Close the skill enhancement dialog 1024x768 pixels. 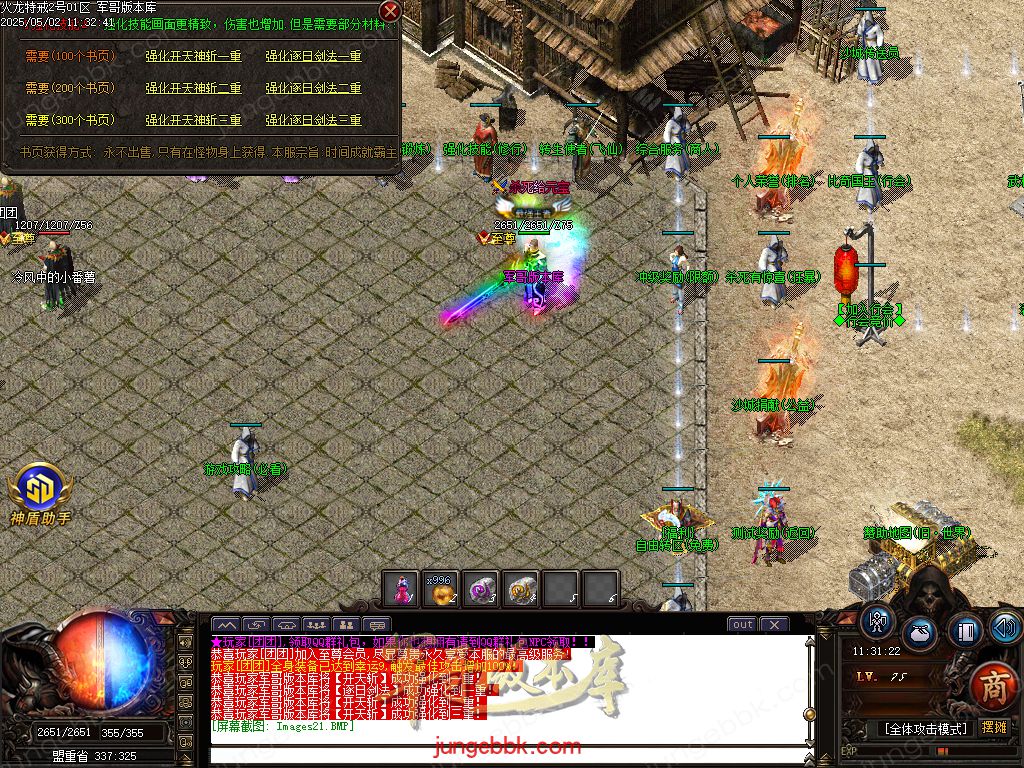point(390,11)
